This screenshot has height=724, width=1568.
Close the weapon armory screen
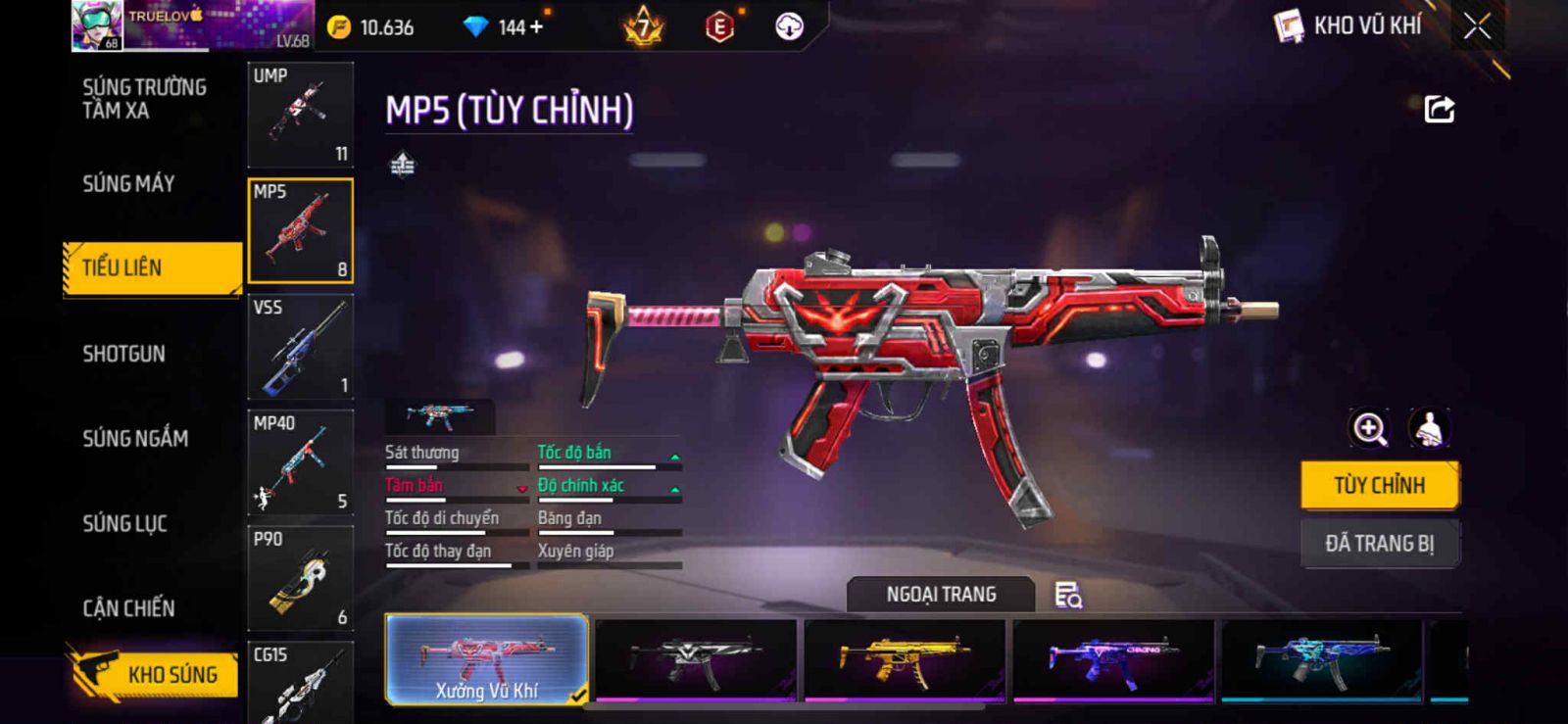(x=1477, y=26)
